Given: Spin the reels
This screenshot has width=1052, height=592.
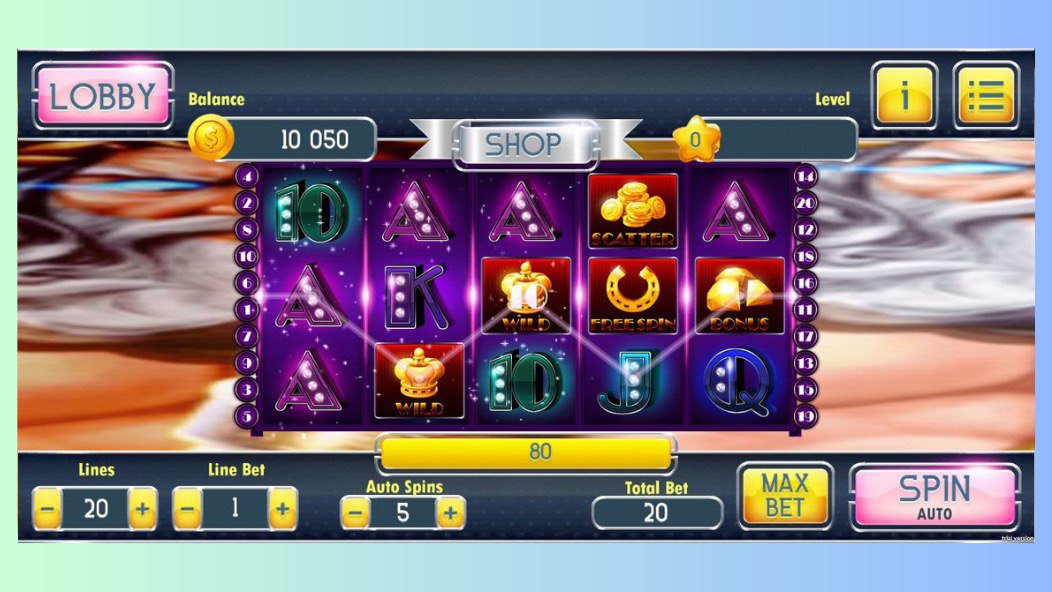Looking at the screenshot, I should point(934,496).
